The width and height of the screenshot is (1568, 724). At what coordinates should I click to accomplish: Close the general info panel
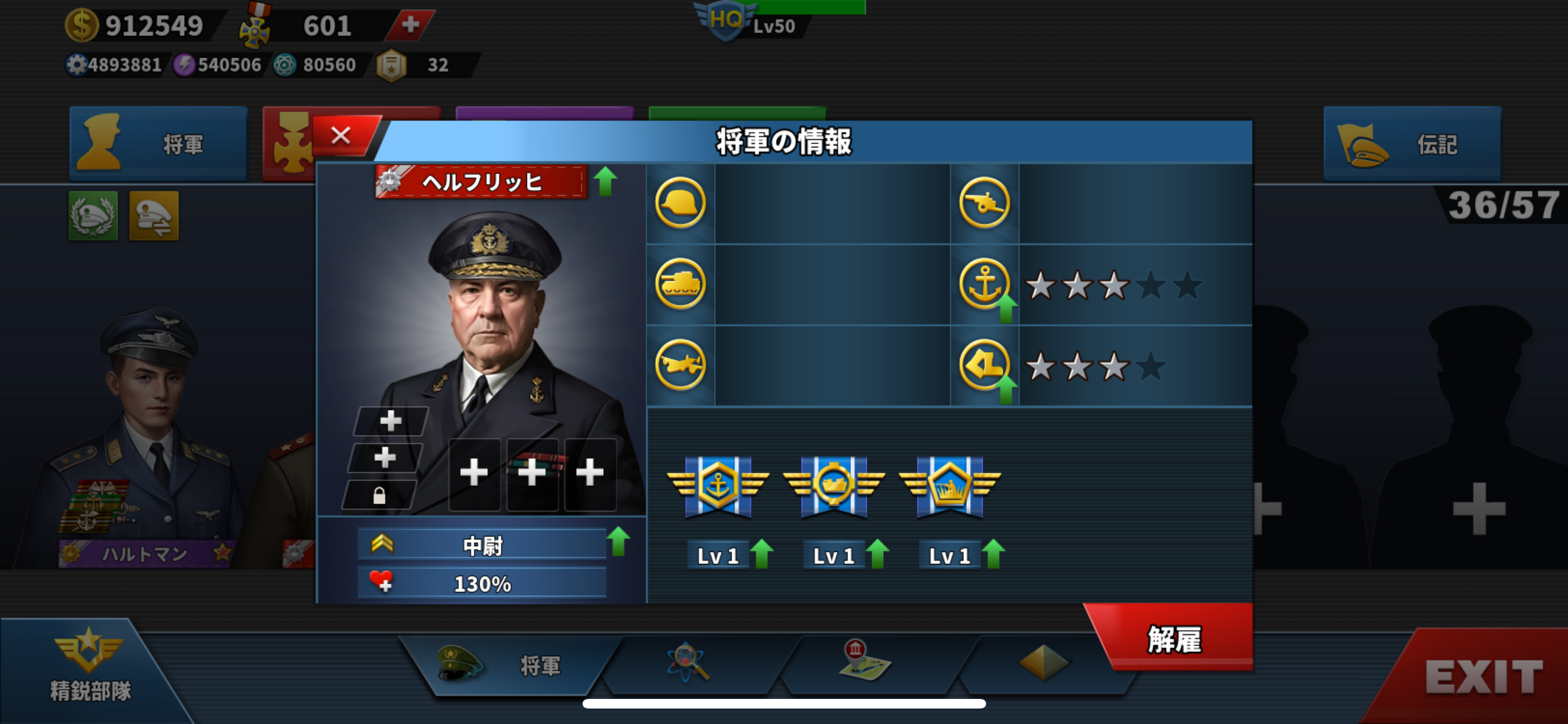[x=341, y=136]
